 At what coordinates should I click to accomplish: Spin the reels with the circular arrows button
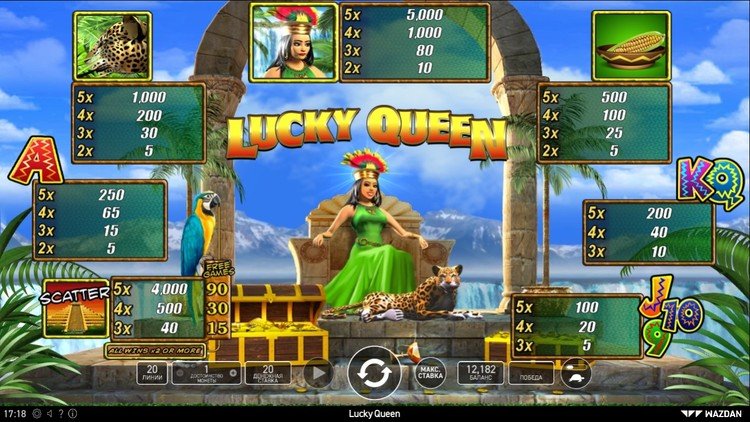click(374, 373)
